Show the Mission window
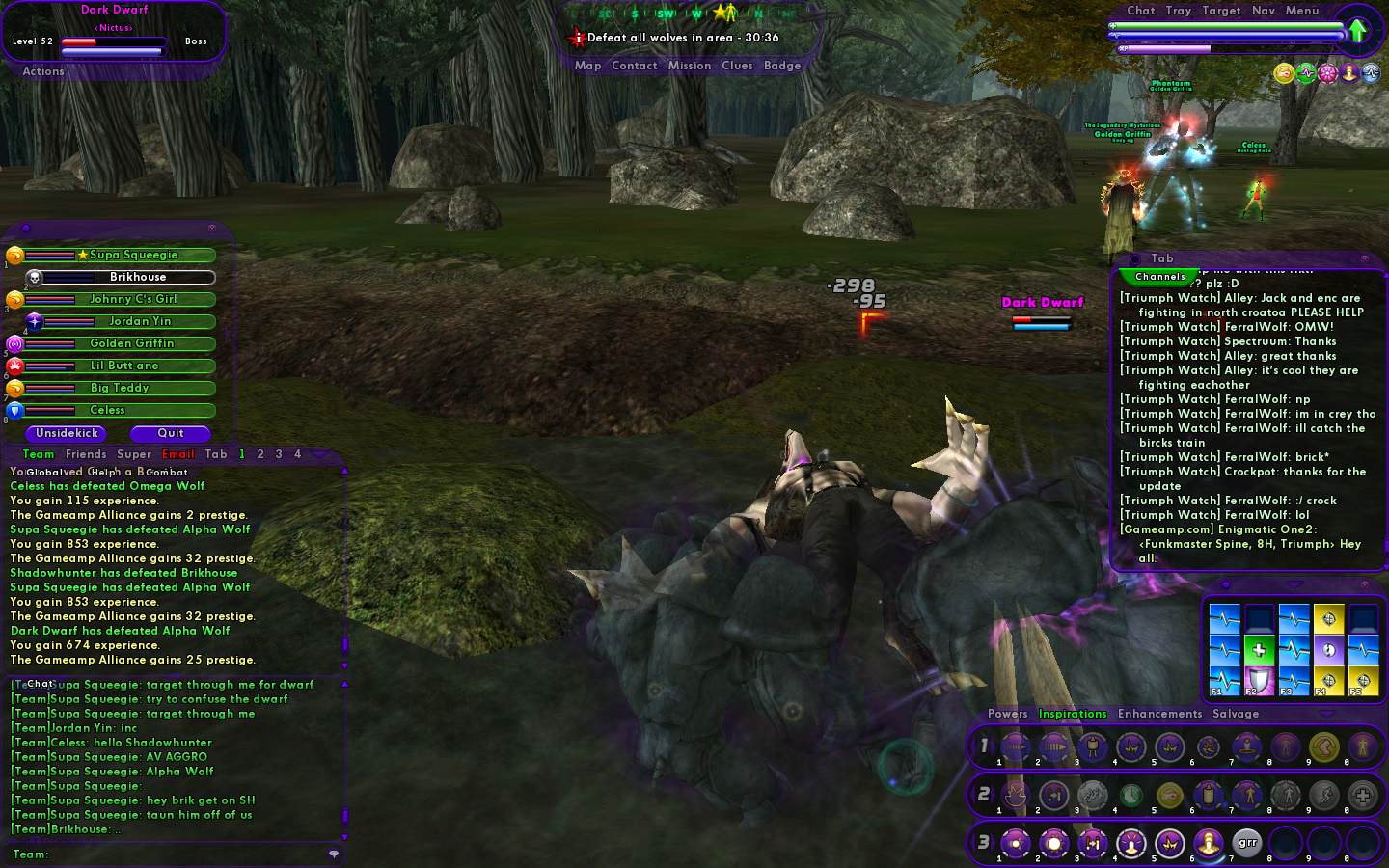Screen dimensions: 1389x868 690,66
